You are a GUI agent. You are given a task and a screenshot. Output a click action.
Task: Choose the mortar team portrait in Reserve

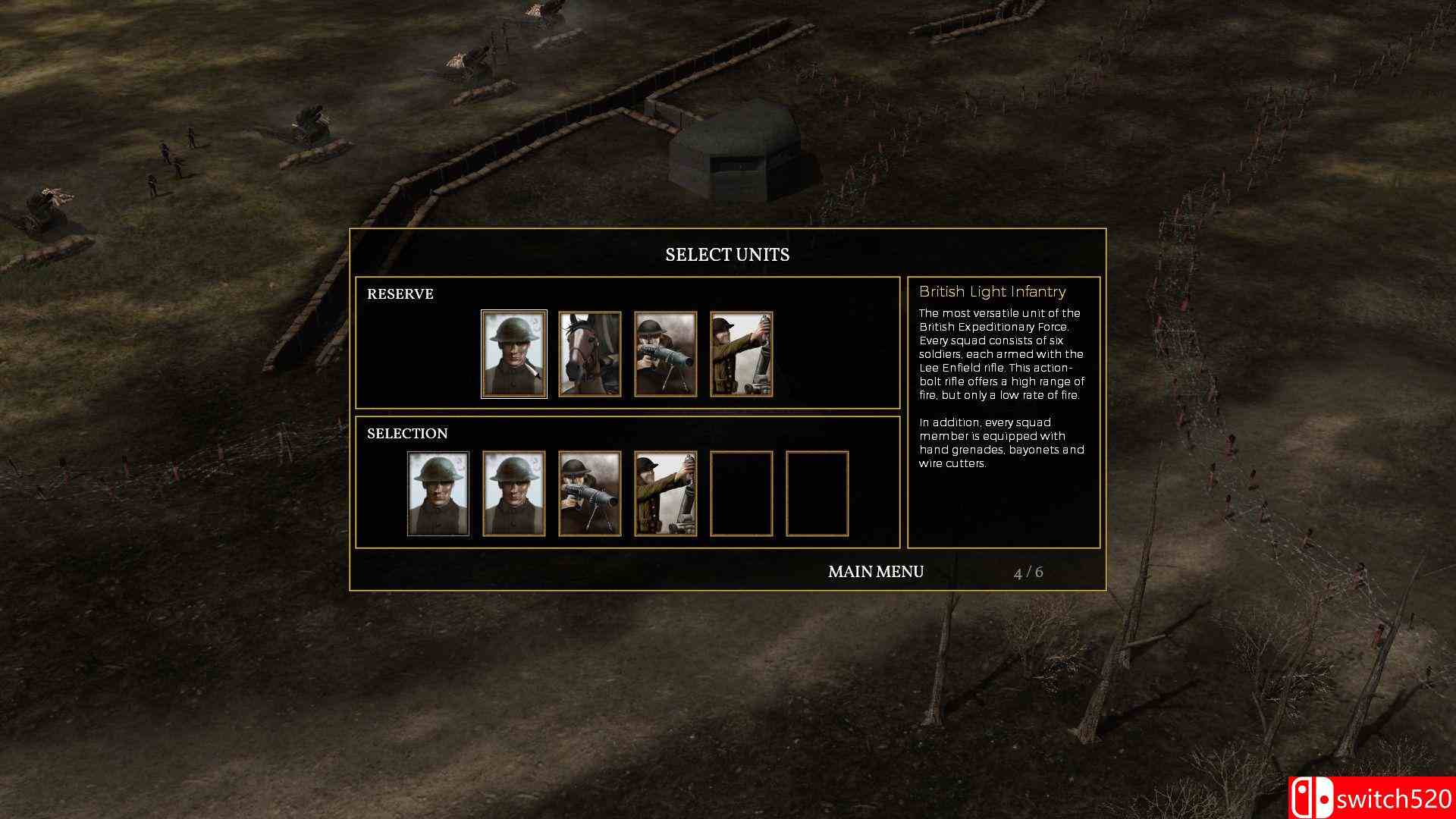pyautogui.click(x=740, y=353)
